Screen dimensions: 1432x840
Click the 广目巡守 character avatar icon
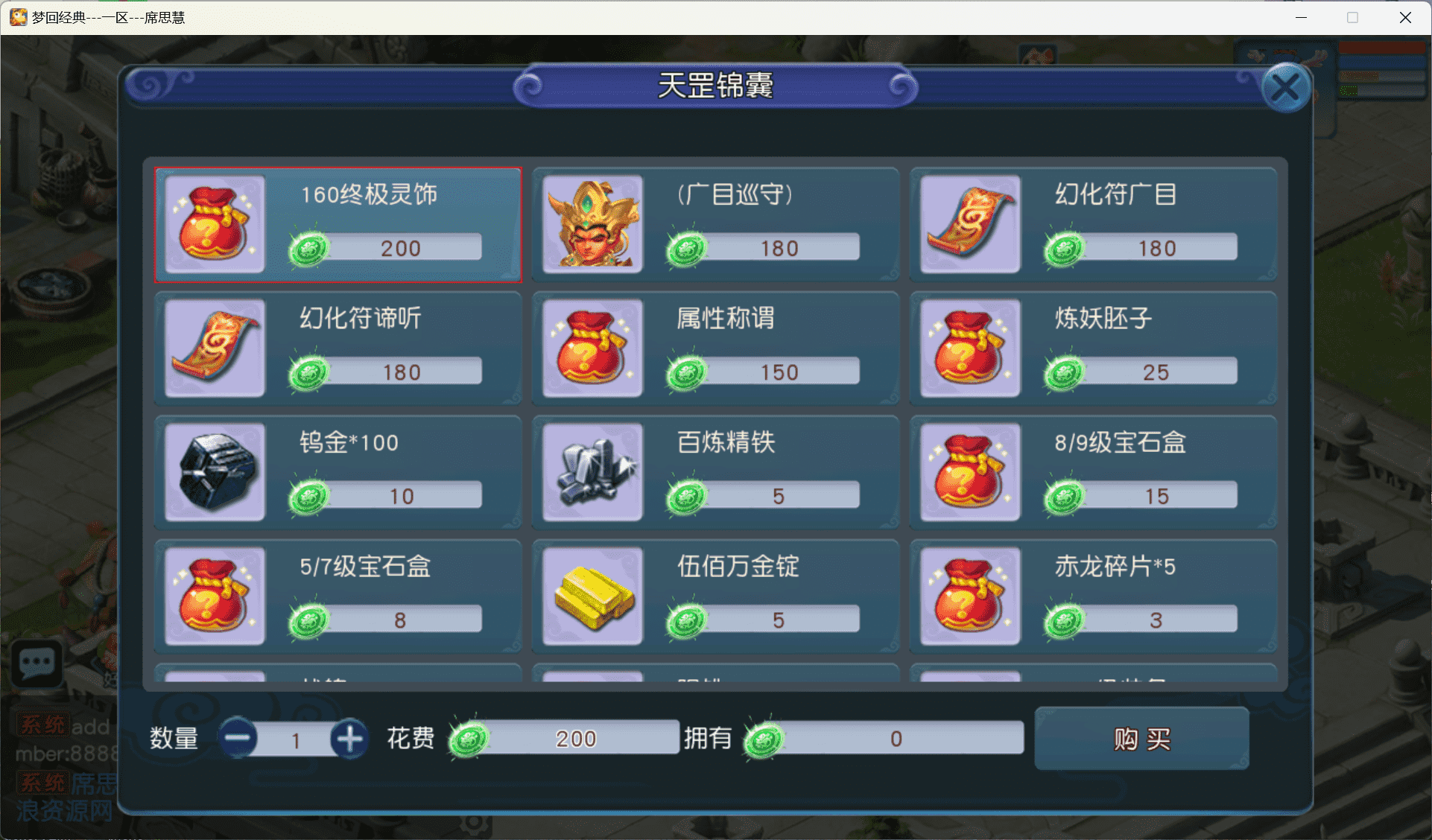592,225
